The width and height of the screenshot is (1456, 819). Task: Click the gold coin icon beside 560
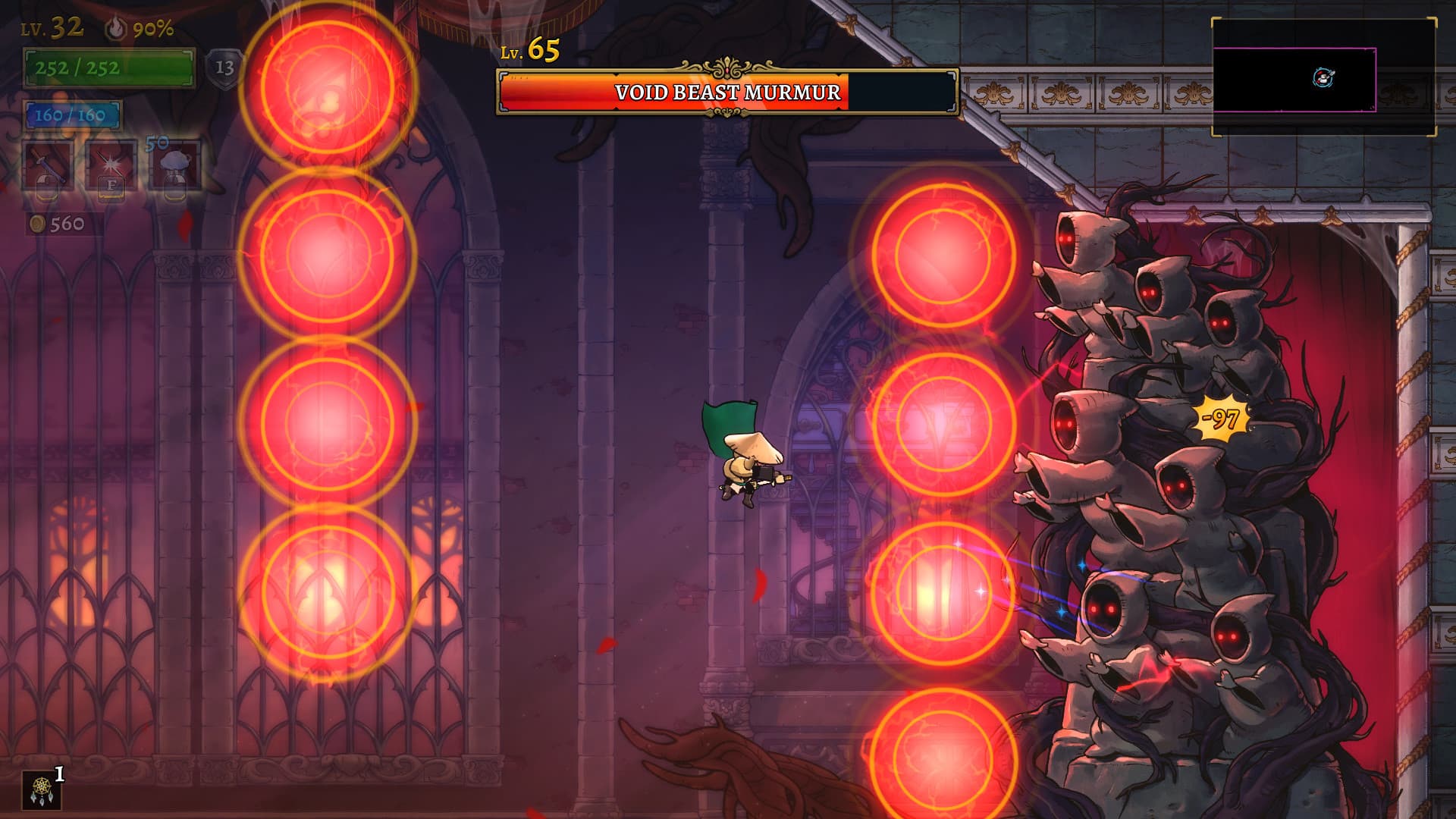36,224
